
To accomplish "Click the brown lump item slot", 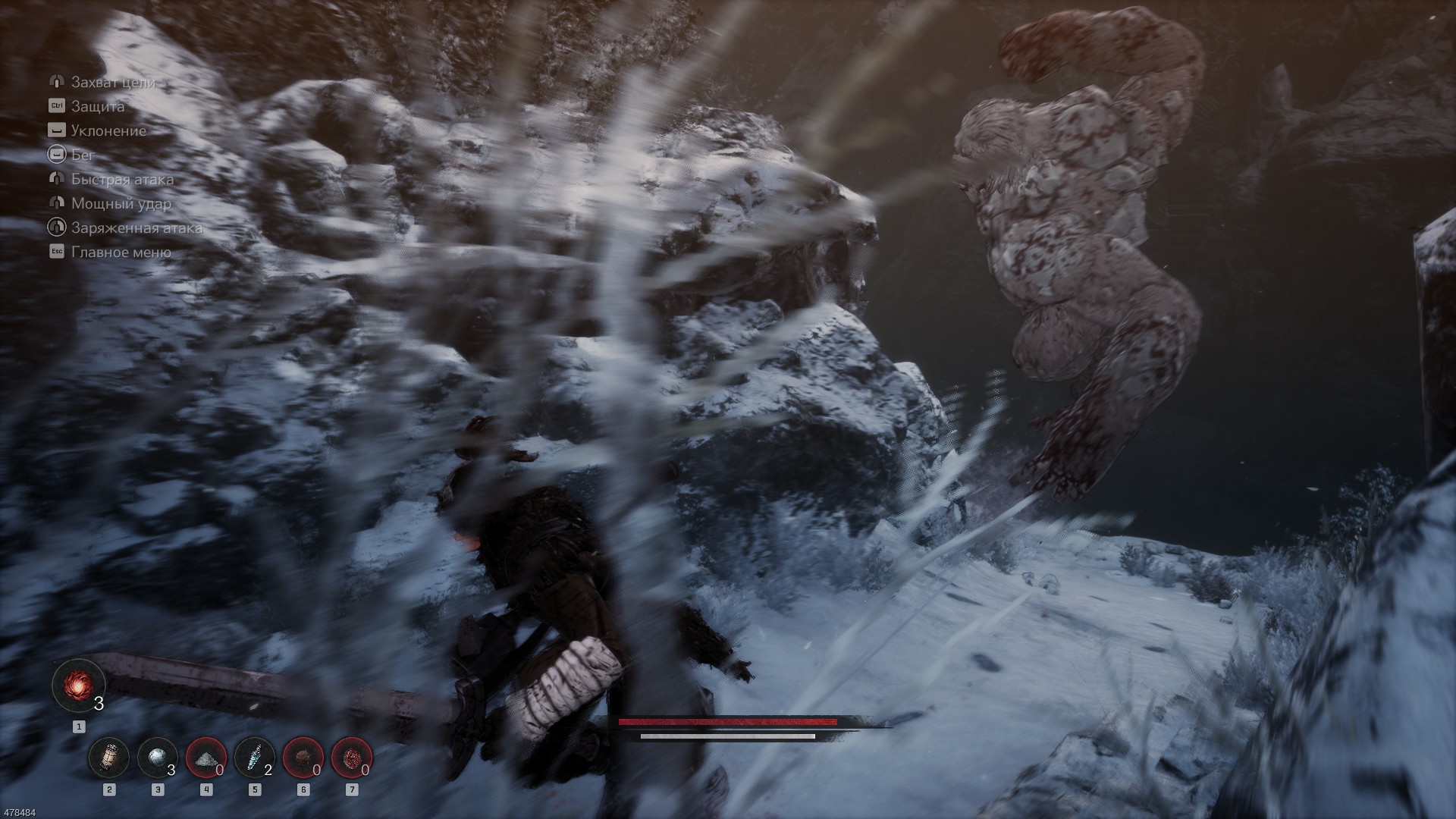I will 303,758.
